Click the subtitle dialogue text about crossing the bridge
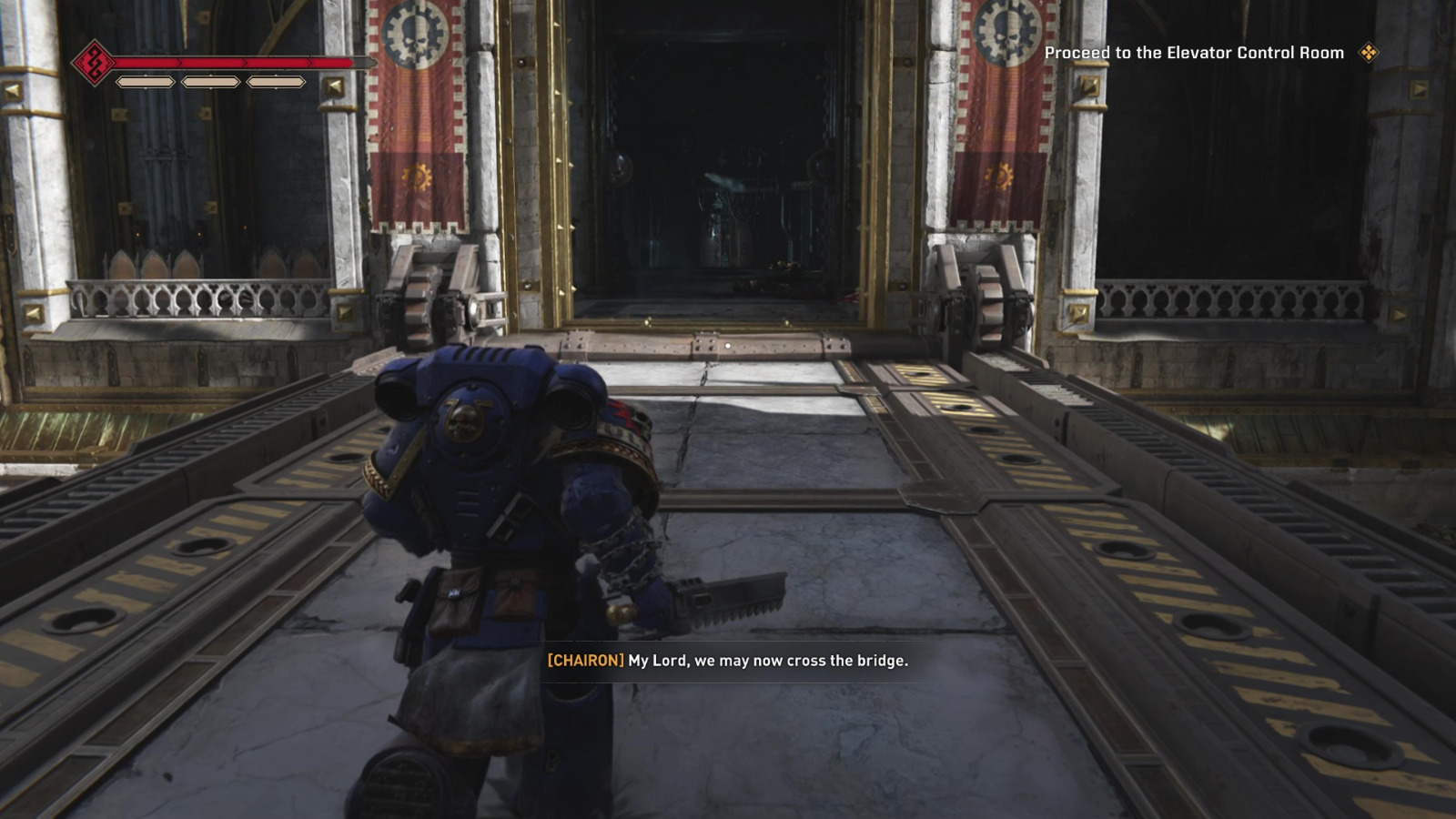This screenshot has width=1456, height=819. (x=767, y=662)
